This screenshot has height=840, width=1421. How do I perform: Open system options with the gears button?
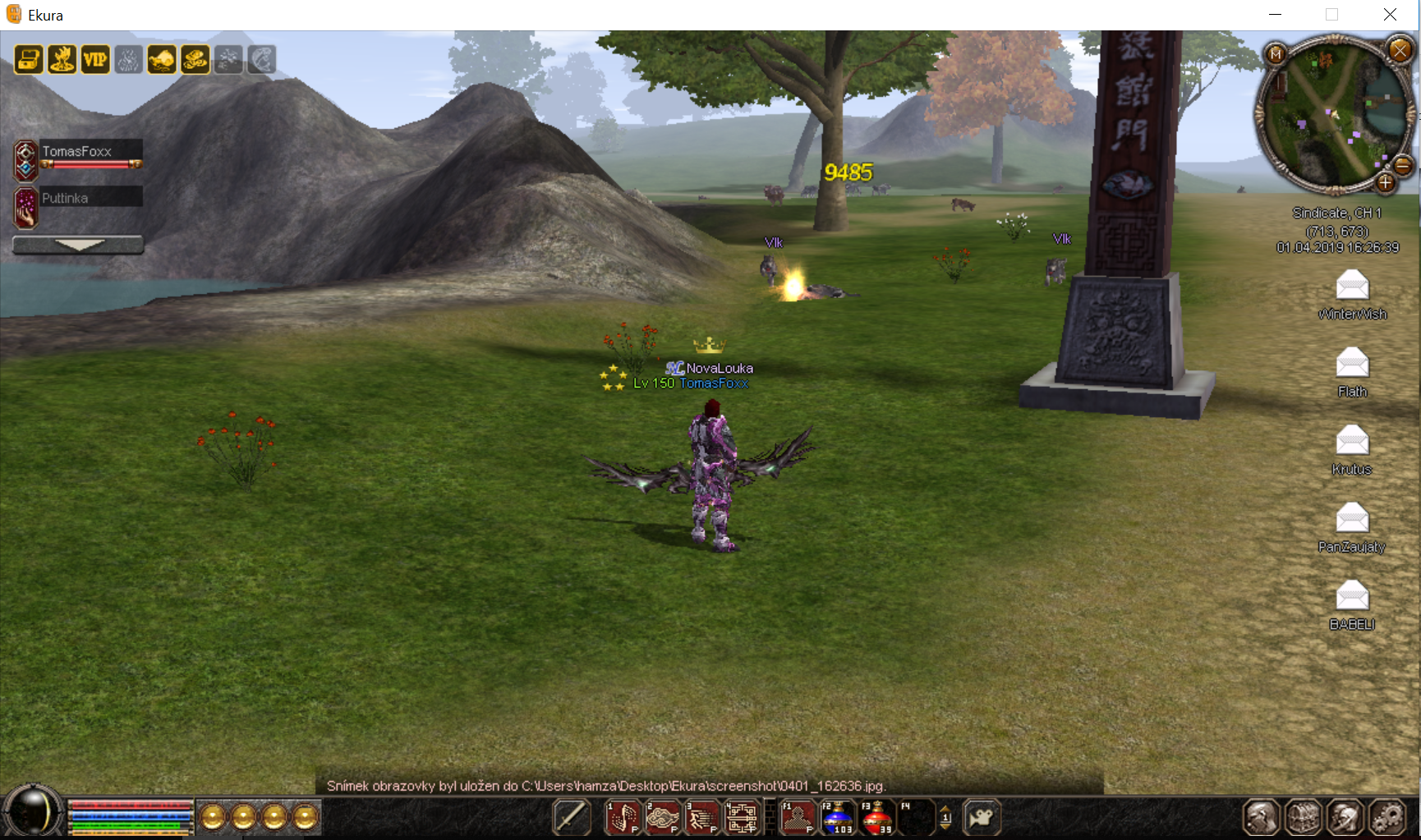click(1387, 818)
